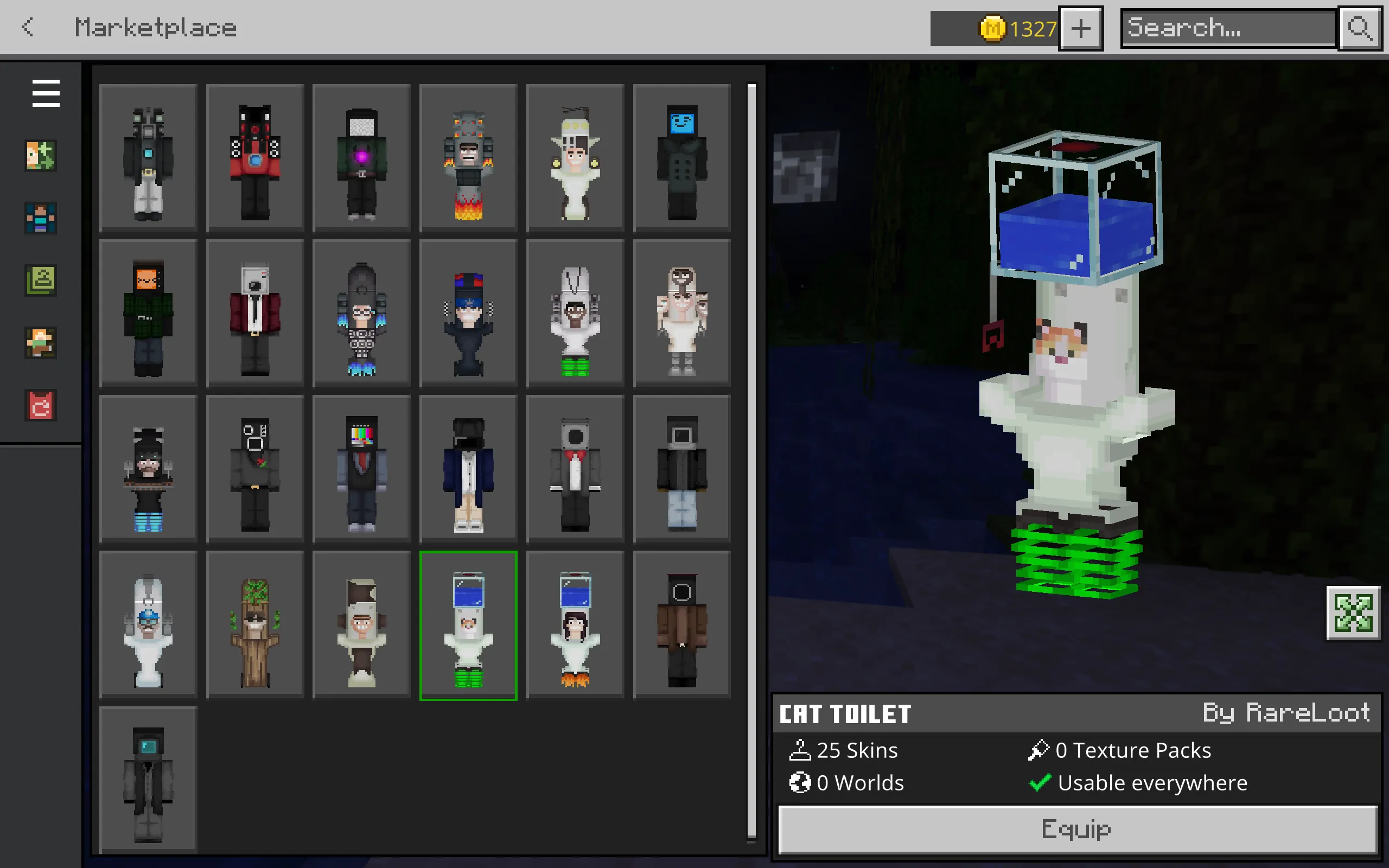Select the tree trunk skin
The image size is (1389, 868).
[255, 625]
